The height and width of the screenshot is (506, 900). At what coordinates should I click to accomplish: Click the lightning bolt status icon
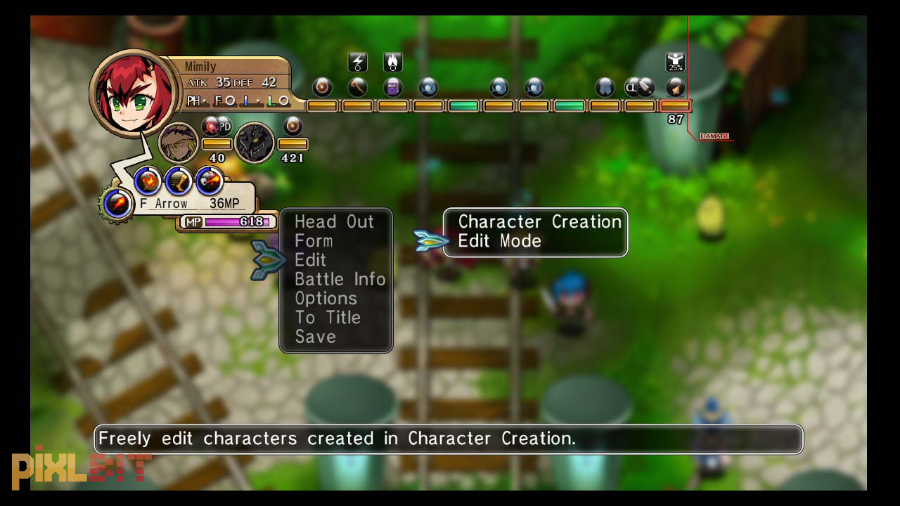(x=357, y=63)
